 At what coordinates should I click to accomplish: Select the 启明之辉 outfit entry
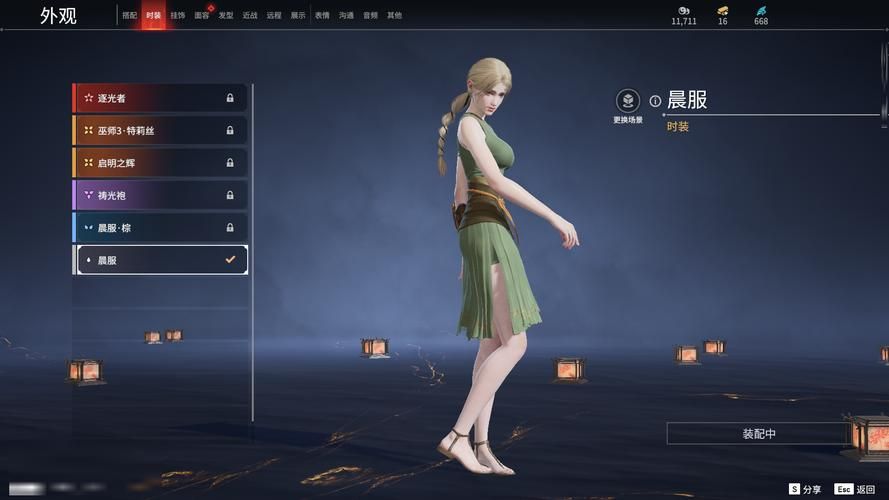pos(160,163)
